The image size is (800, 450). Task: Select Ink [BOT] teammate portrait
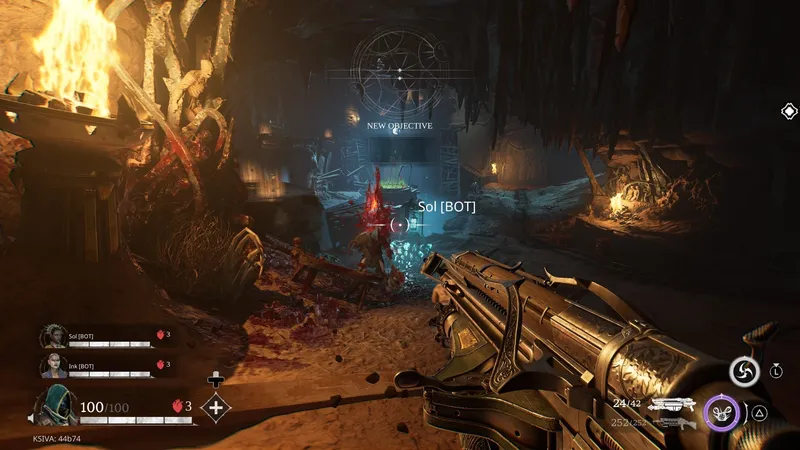(x=52, y=366)
